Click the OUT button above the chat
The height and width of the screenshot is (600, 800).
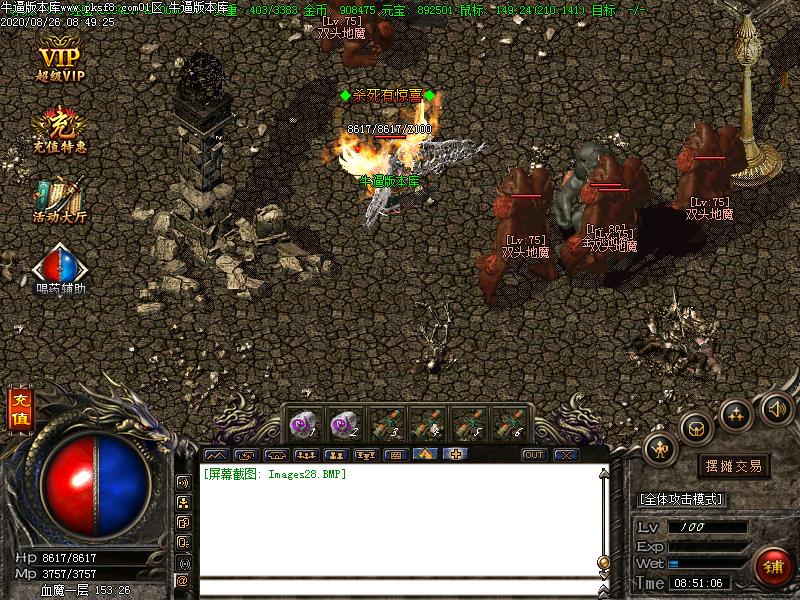[535, 455]
